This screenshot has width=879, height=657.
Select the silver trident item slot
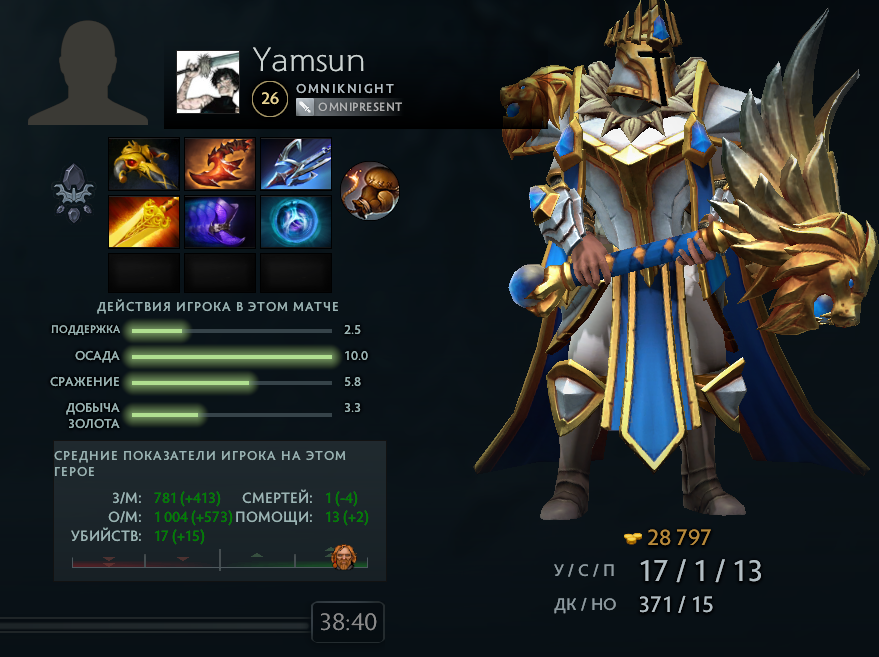pos(296,163)
